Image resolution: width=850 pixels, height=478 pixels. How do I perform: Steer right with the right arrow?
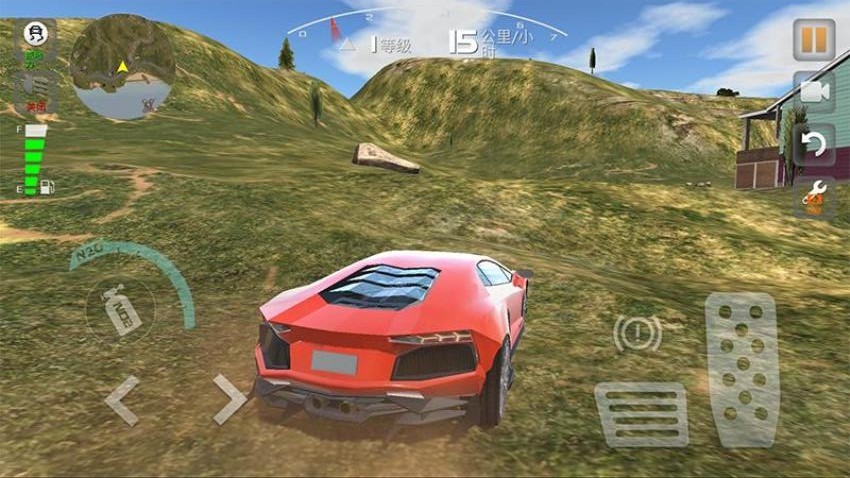click(x=229, y=400)
